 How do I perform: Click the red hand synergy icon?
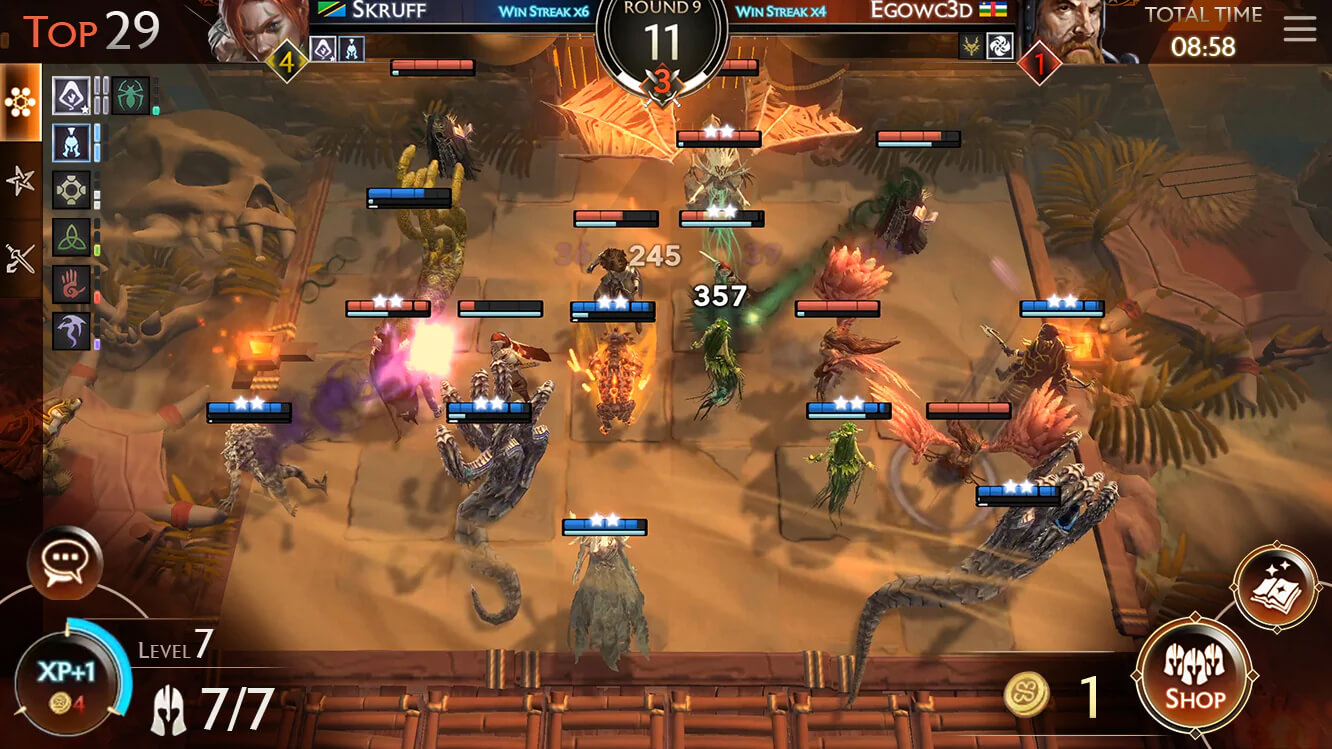pos(71,284)
